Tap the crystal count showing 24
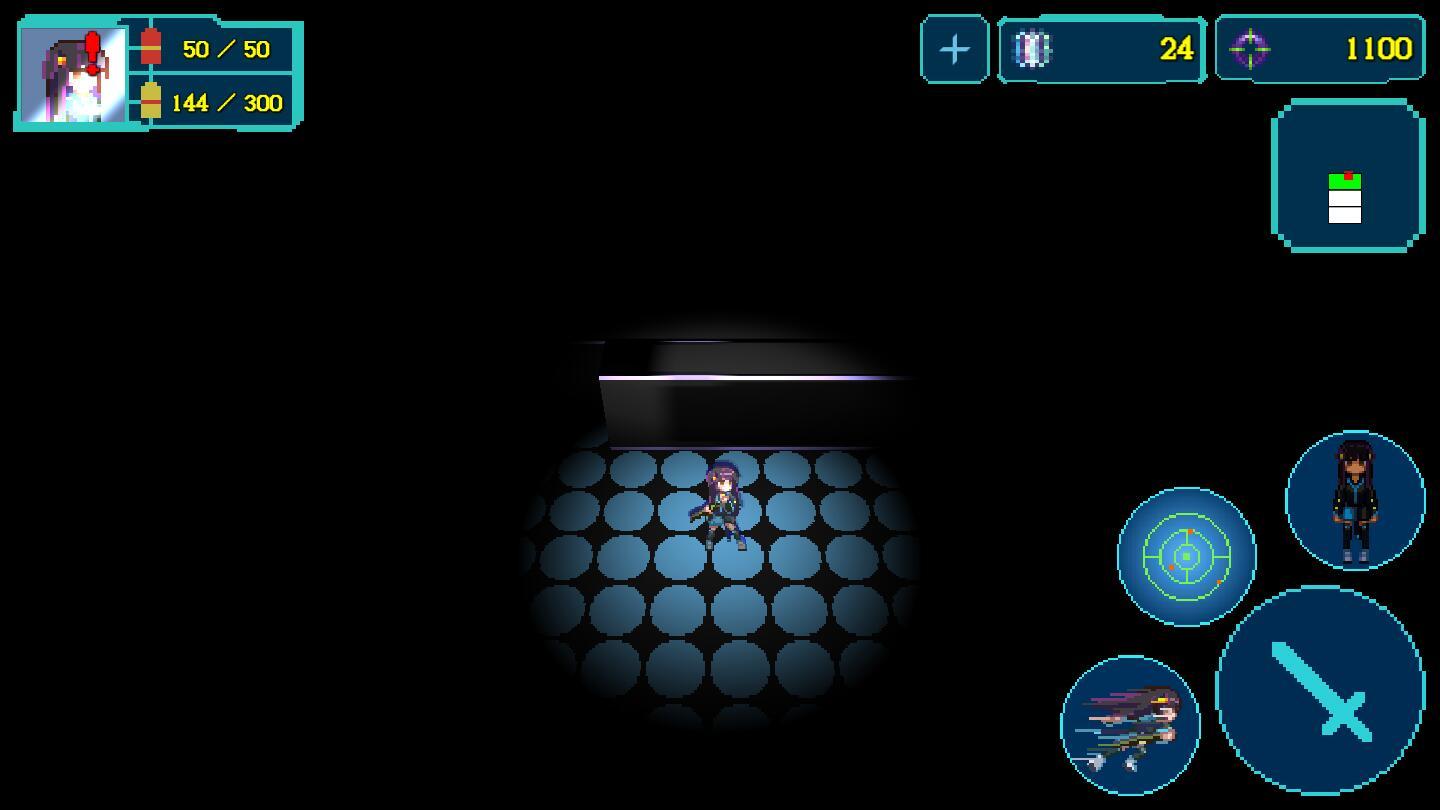This screenshot has width=1440, height=810. coord(1178,48)
